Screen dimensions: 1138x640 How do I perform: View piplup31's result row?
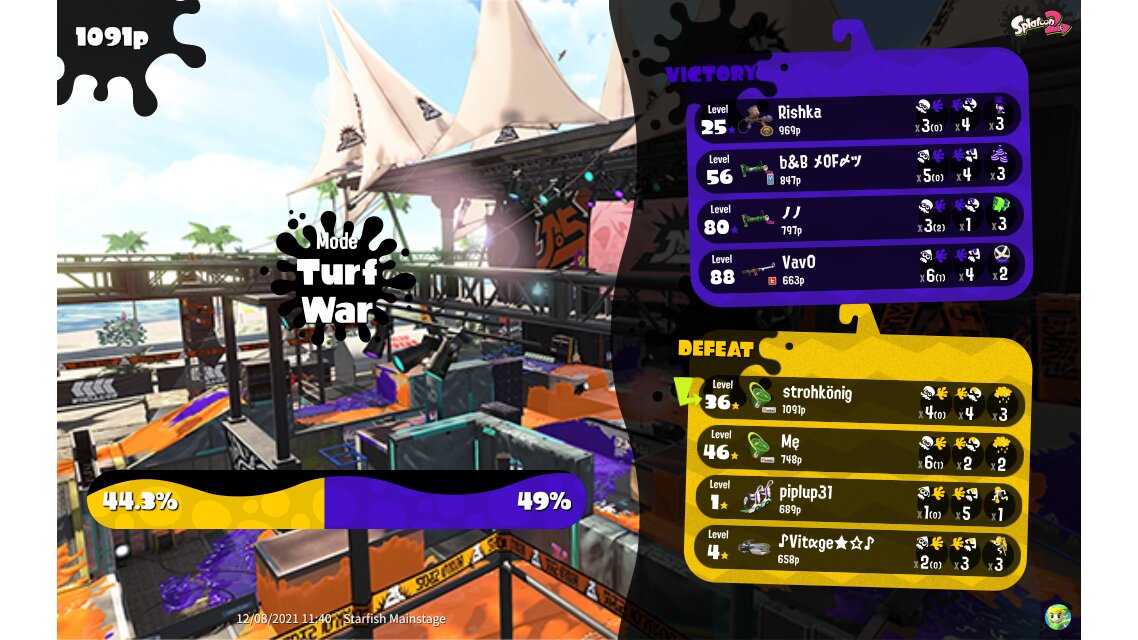tap(858, 499)
